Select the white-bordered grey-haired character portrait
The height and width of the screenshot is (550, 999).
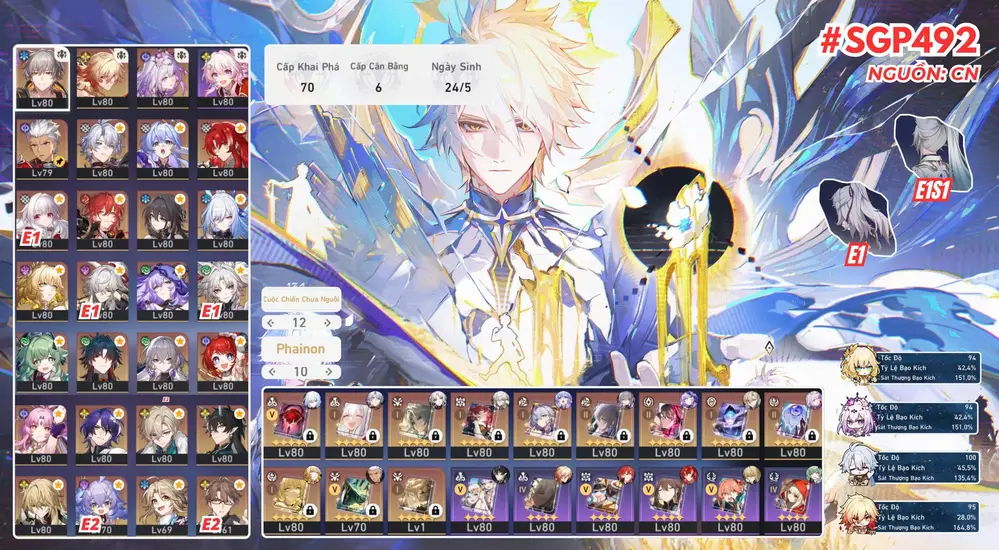(x=42, y=76)
